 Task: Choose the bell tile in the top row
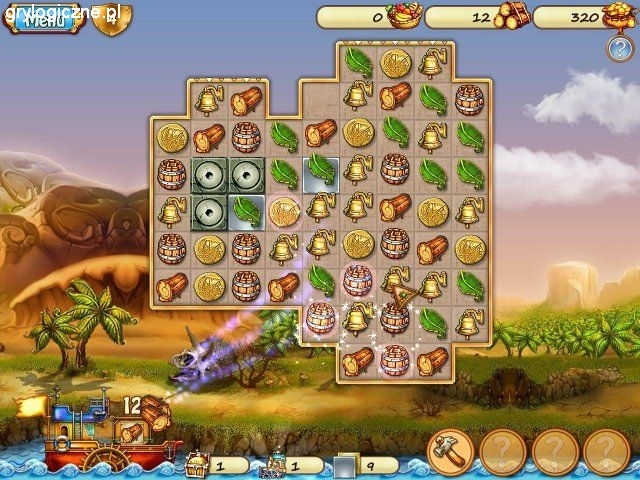(432, 64)
